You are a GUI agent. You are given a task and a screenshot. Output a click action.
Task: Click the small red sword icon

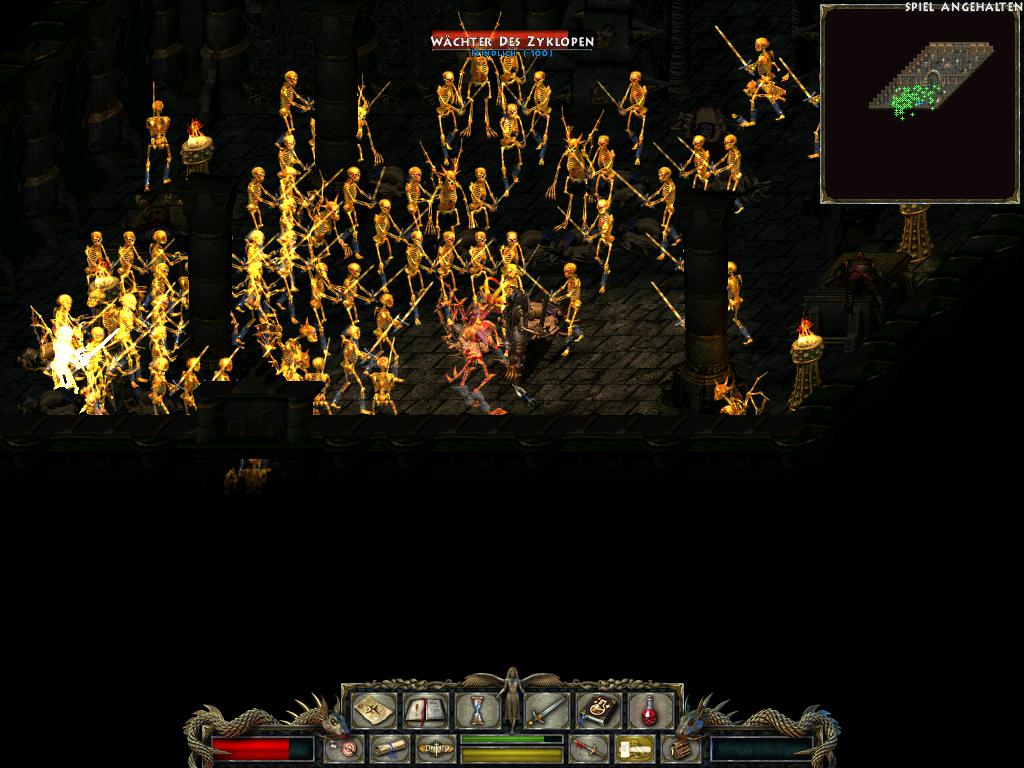(589, 748)
